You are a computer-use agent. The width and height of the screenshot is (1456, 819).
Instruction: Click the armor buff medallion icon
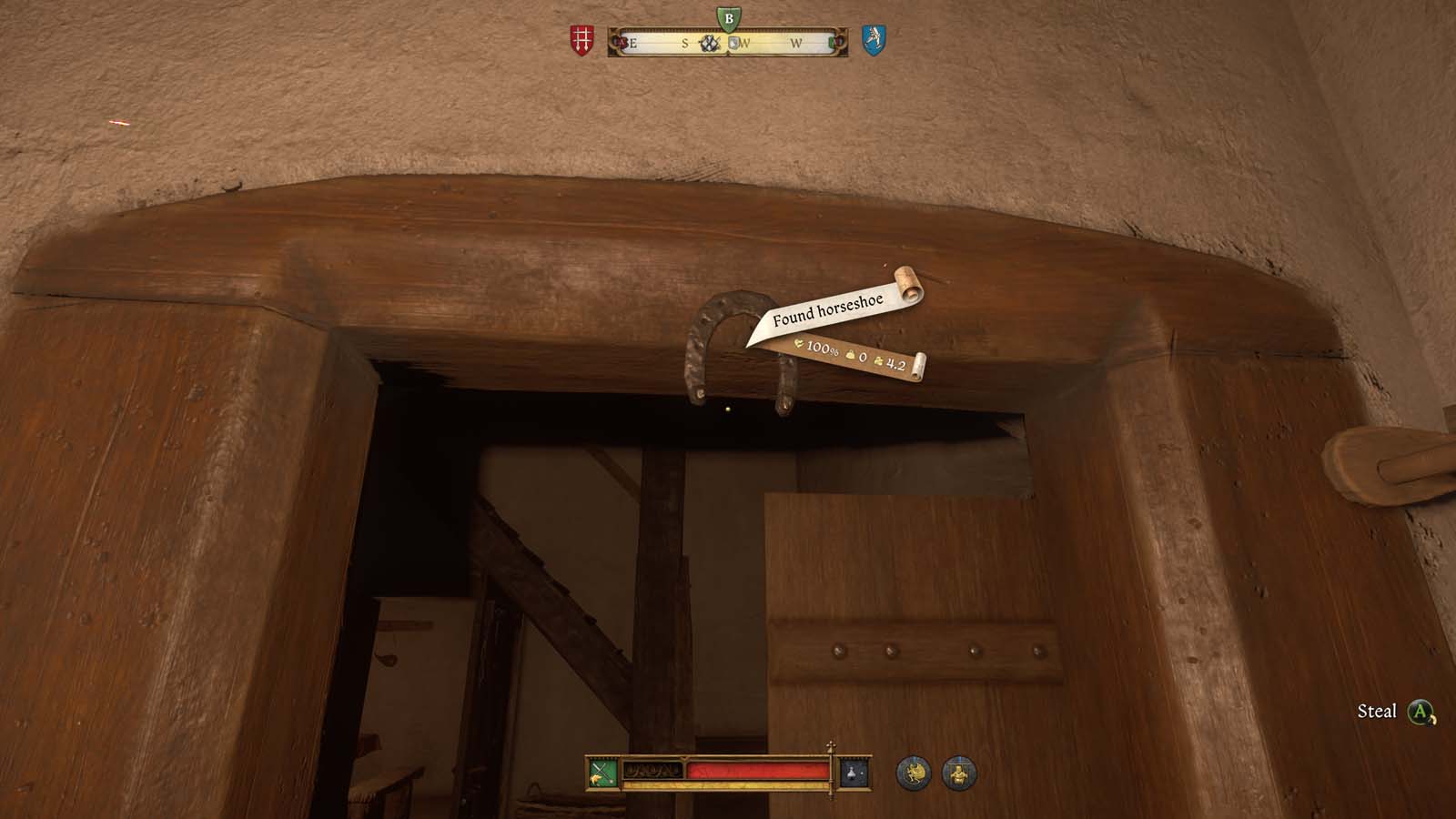point(957,773)
